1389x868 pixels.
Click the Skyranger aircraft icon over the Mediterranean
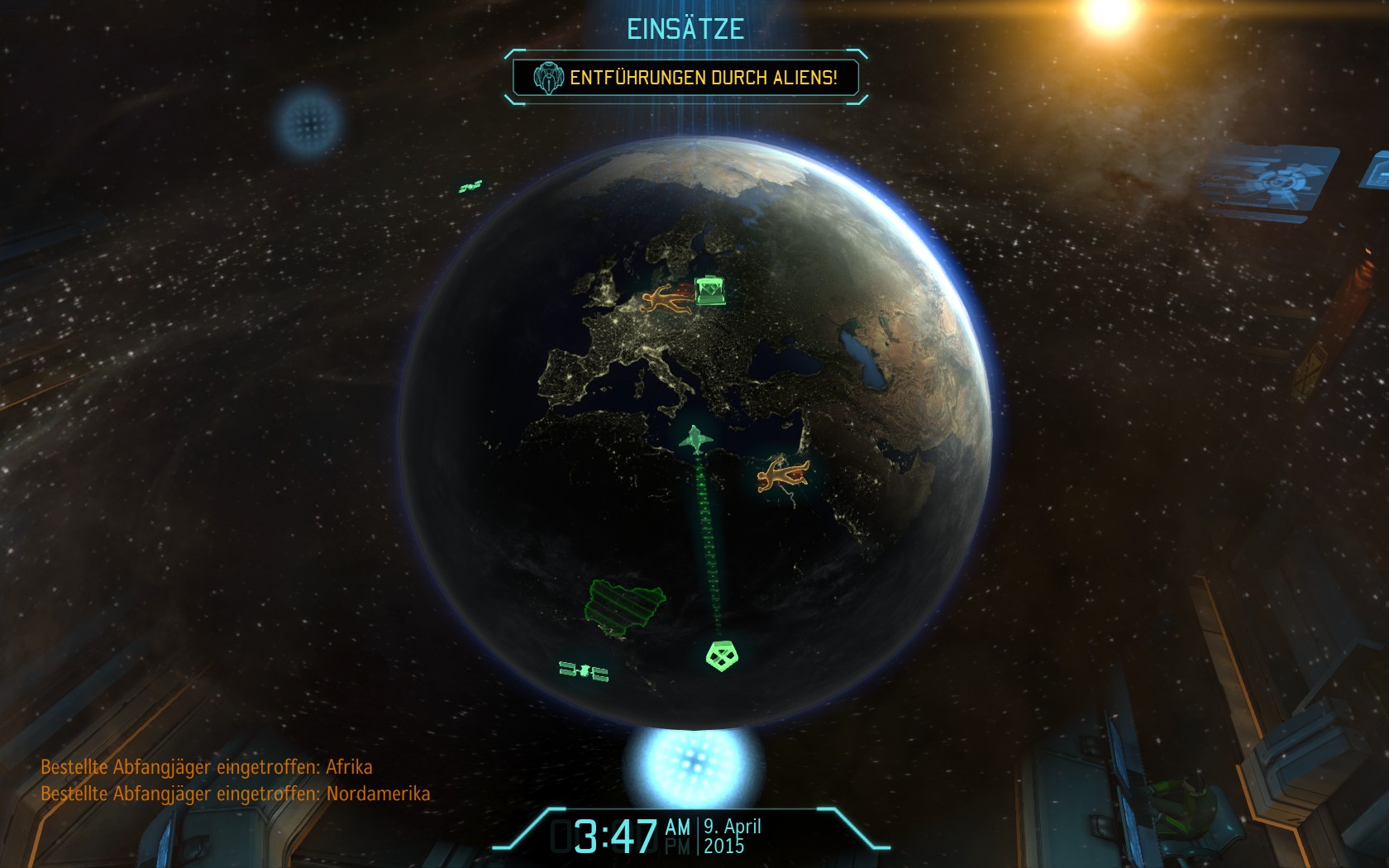click(x=696, y=439)
